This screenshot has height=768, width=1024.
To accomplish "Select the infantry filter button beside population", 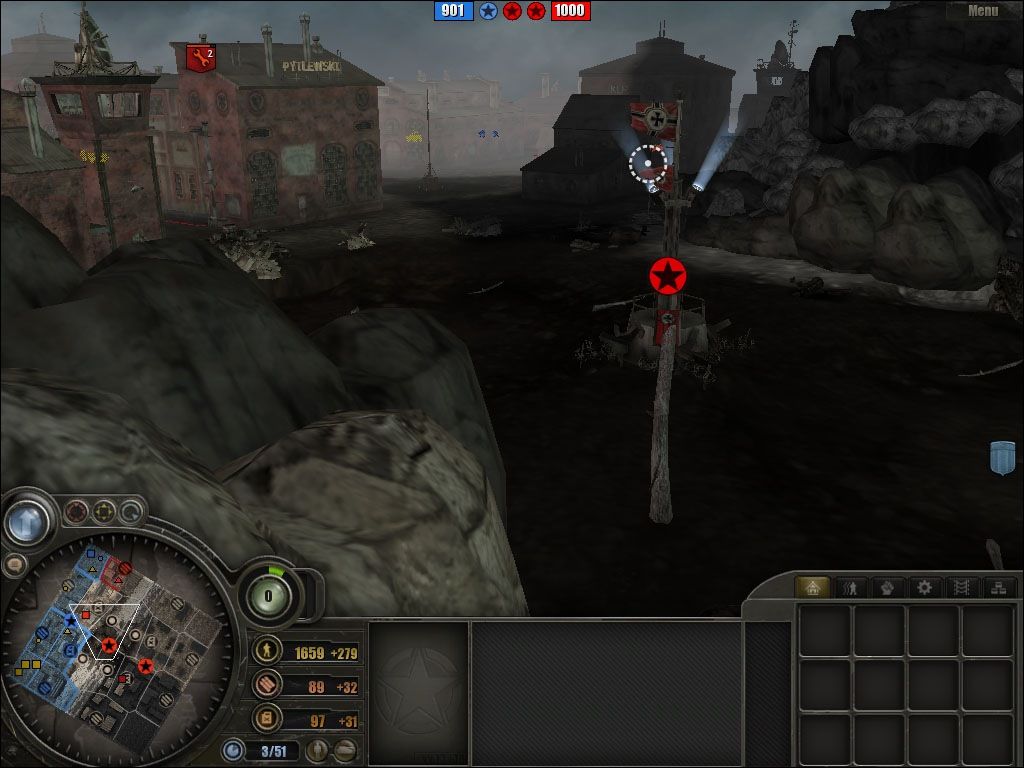I will 318,749.
